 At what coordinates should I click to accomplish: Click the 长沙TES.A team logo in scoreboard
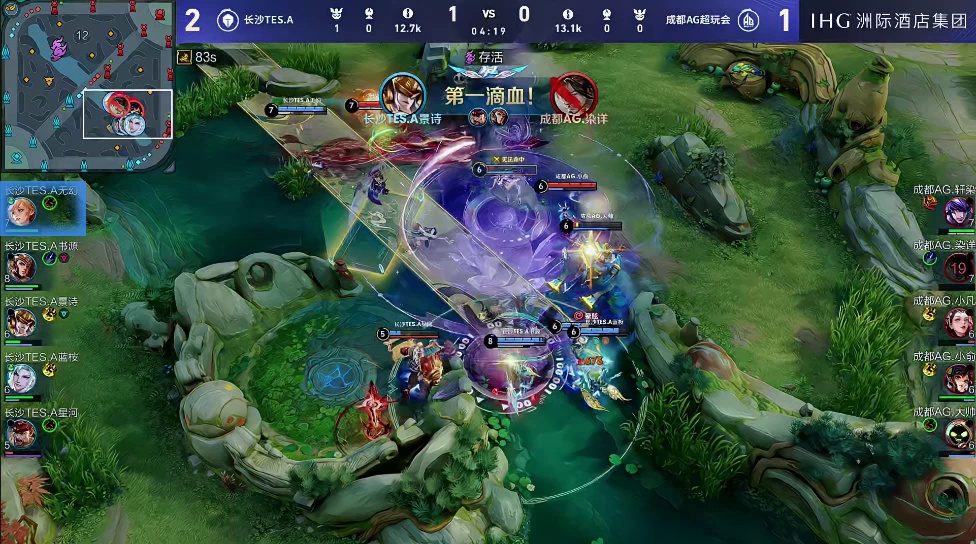(227, 20)
